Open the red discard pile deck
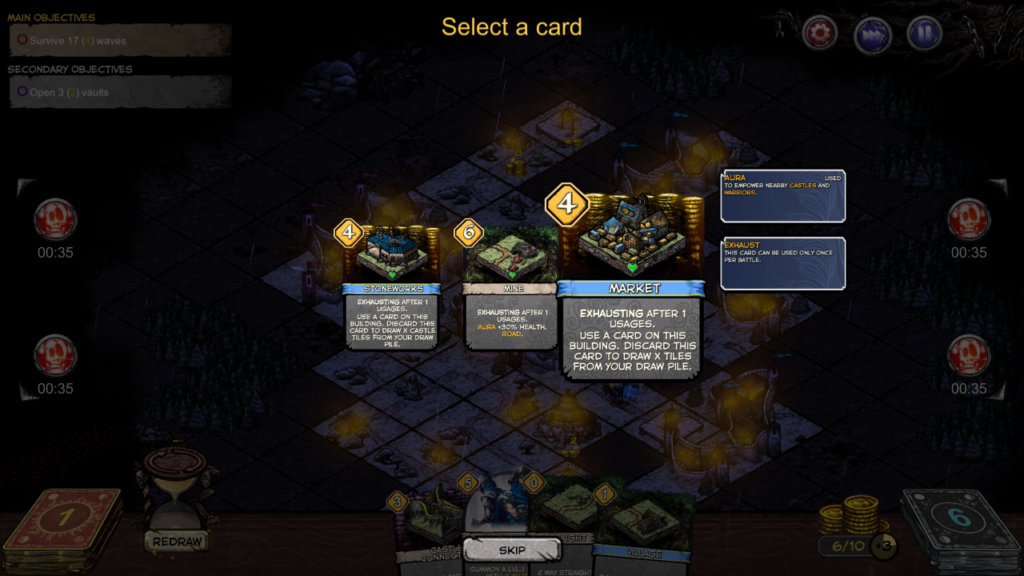 pos(62,528)
